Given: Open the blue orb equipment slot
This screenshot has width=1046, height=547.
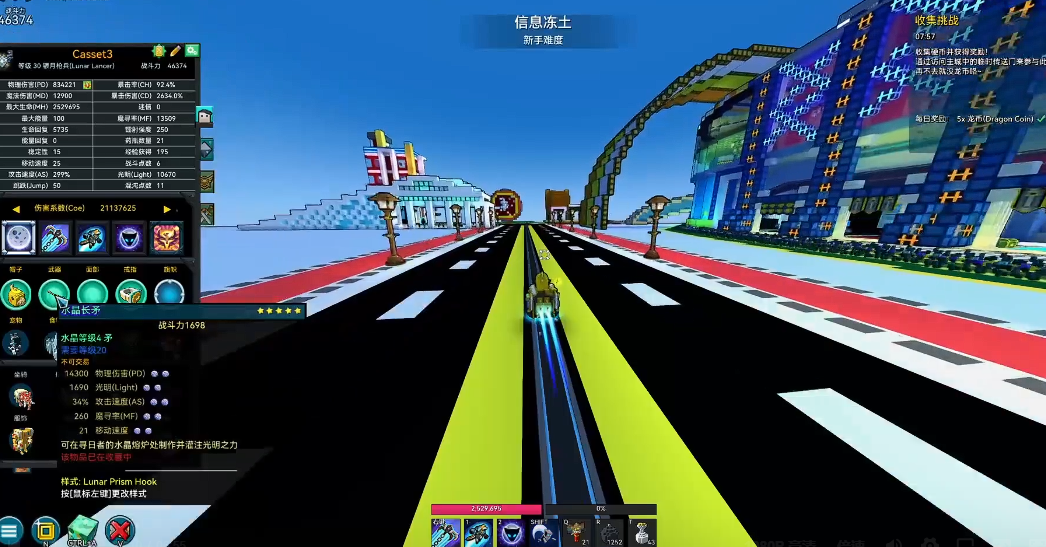Looking at the screenshot, I should point(169,293).
